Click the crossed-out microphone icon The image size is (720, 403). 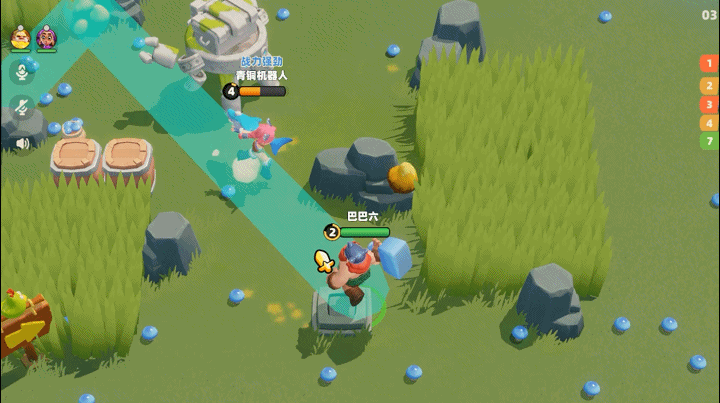tap(19, 107)
